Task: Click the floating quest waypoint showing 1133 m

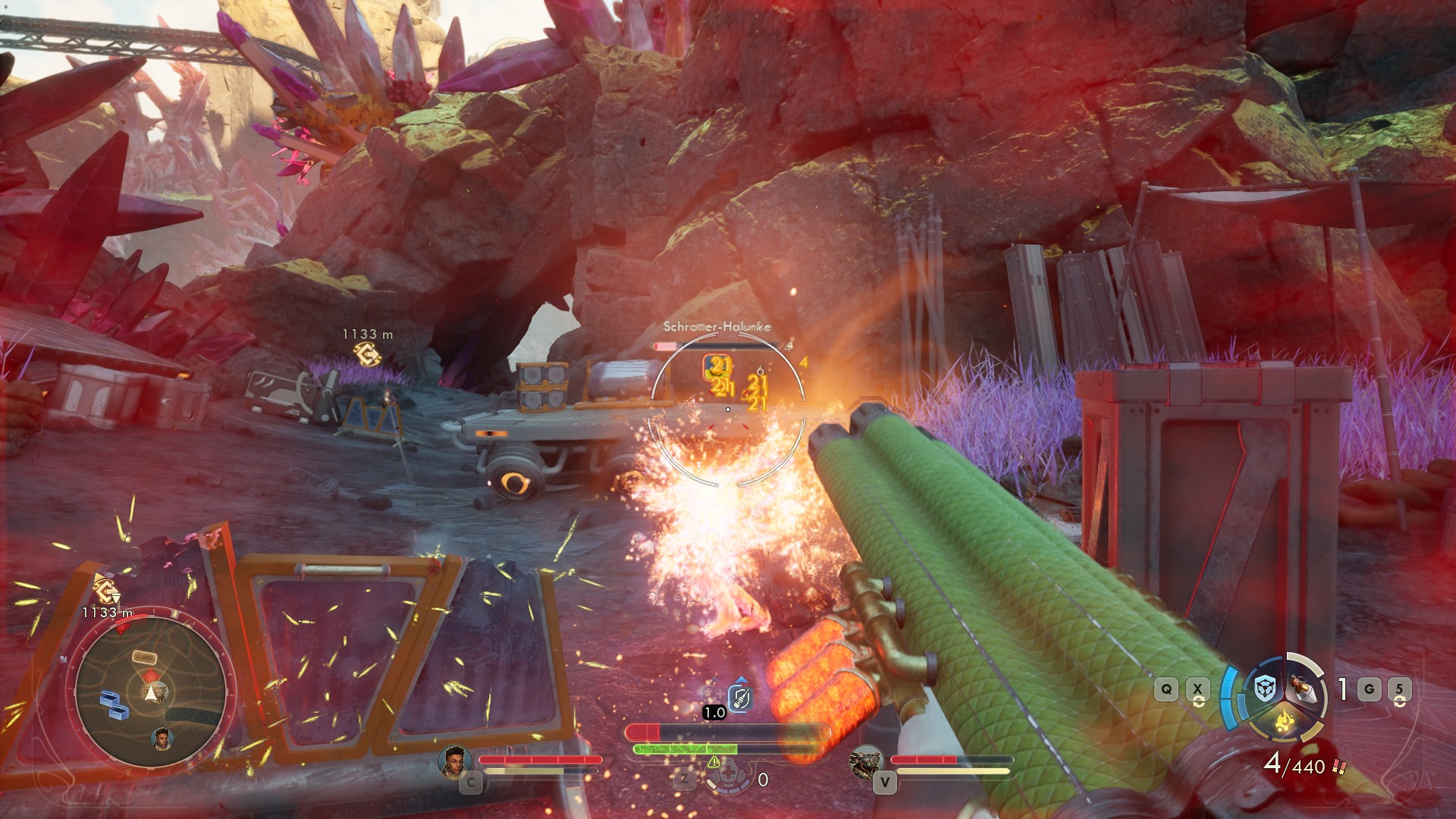Action: (x=368, y=353)
